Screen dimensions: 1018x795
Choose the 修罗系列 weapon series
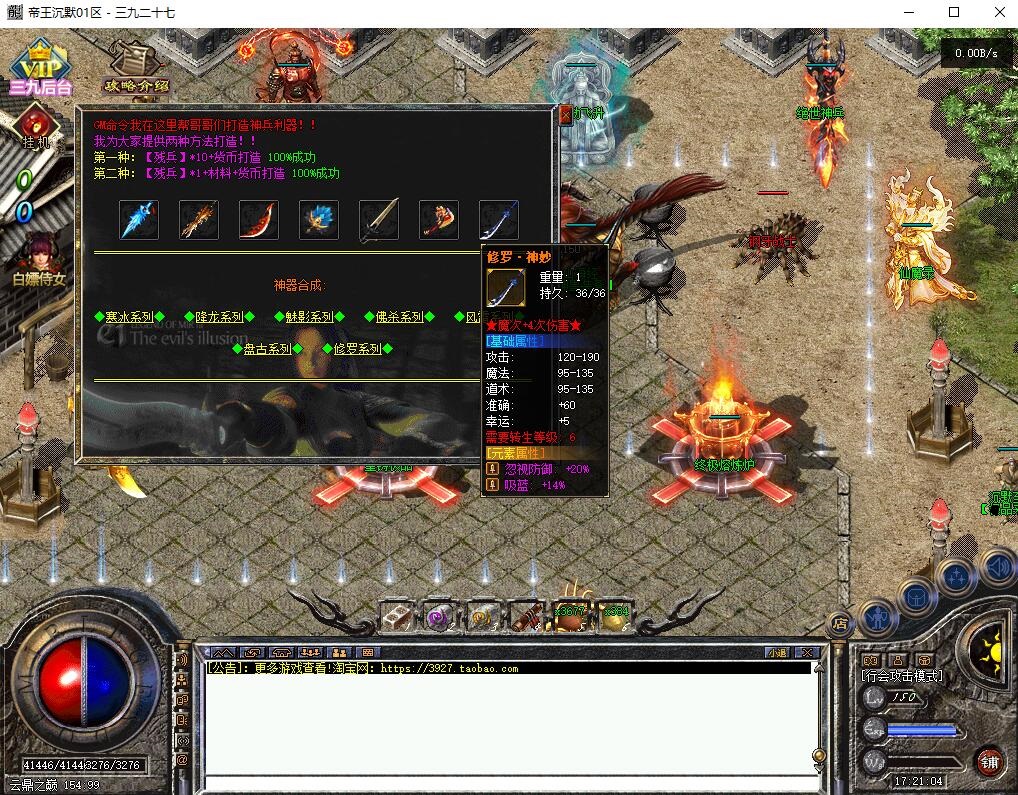click(357, 349)
